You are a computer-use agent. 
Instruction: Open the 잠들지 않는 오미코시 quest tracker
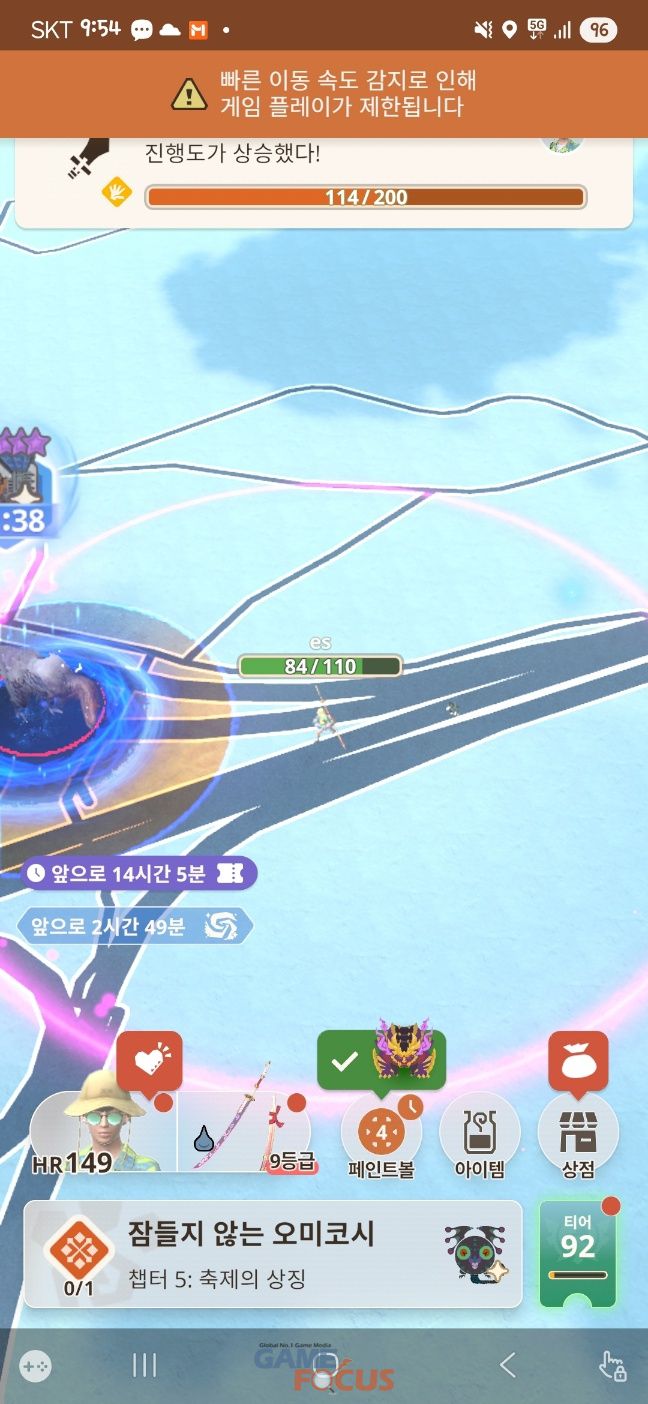(272, 1254)
